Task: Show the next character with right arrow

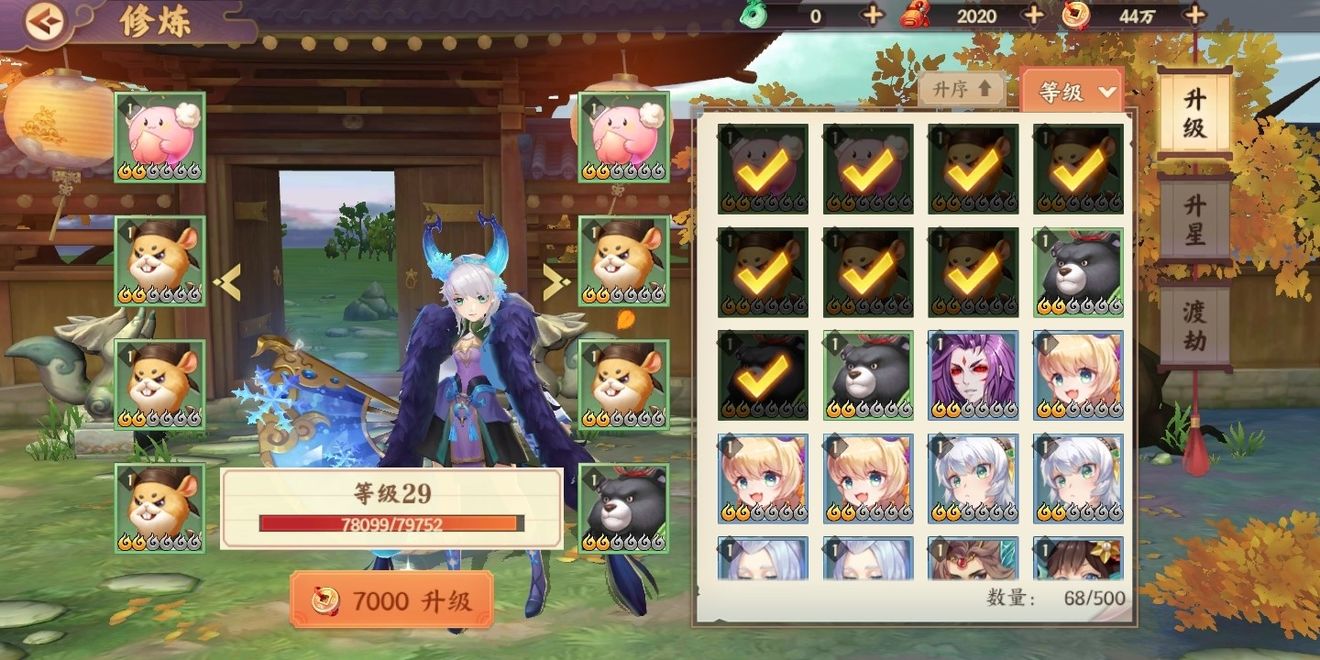Action: pos(556,284)
